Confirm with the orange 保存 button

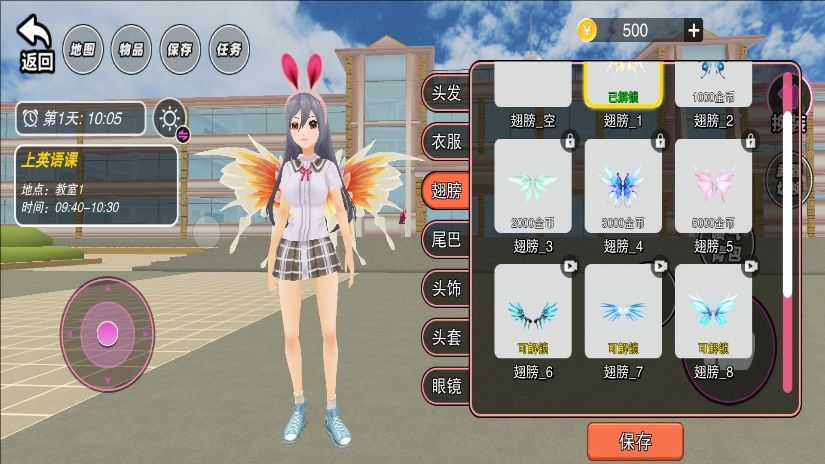pyautogui.click(x=635, y=441)
